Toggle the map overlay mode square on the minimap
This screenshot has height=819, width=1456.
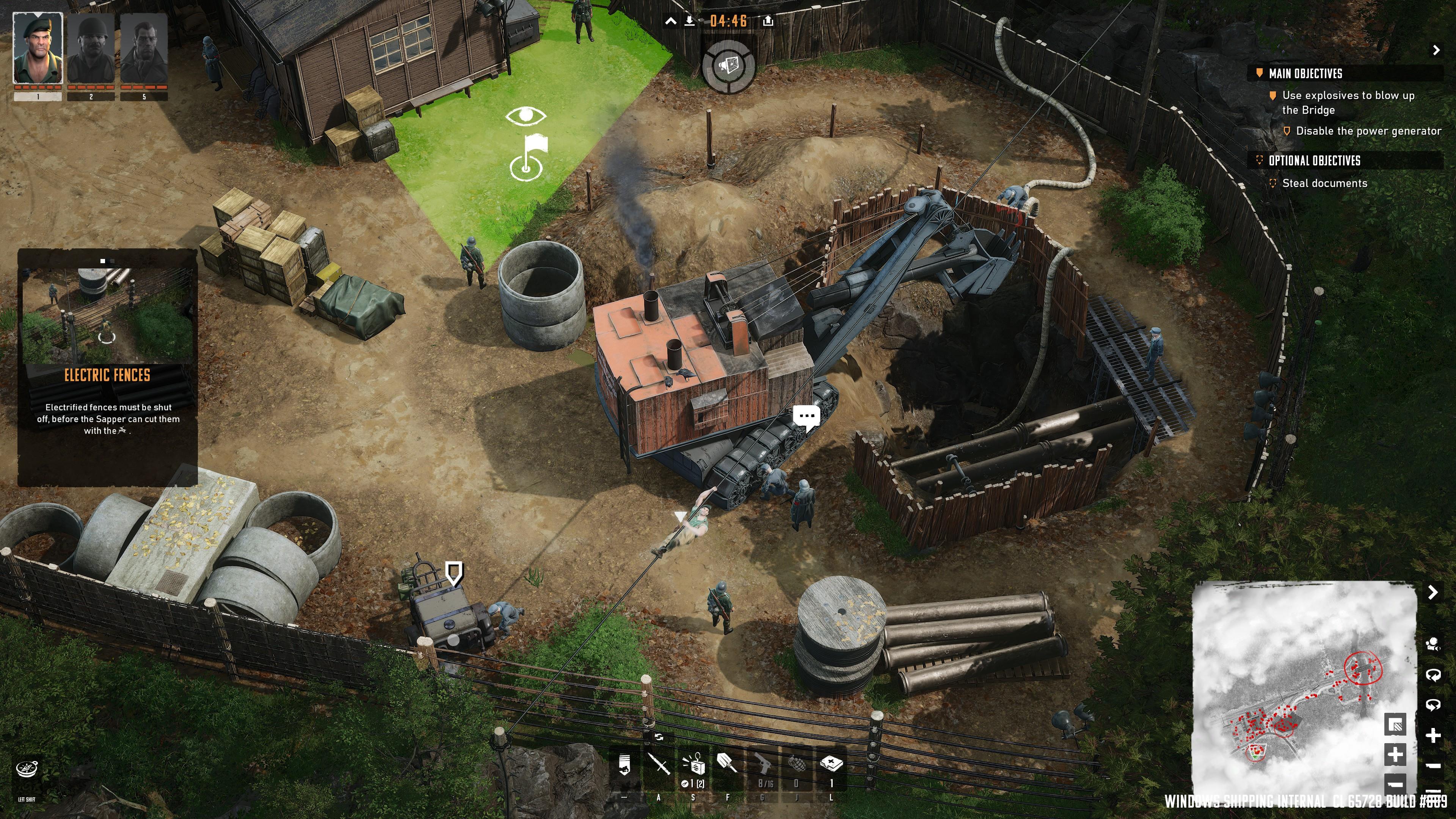tap(1395, 724)
